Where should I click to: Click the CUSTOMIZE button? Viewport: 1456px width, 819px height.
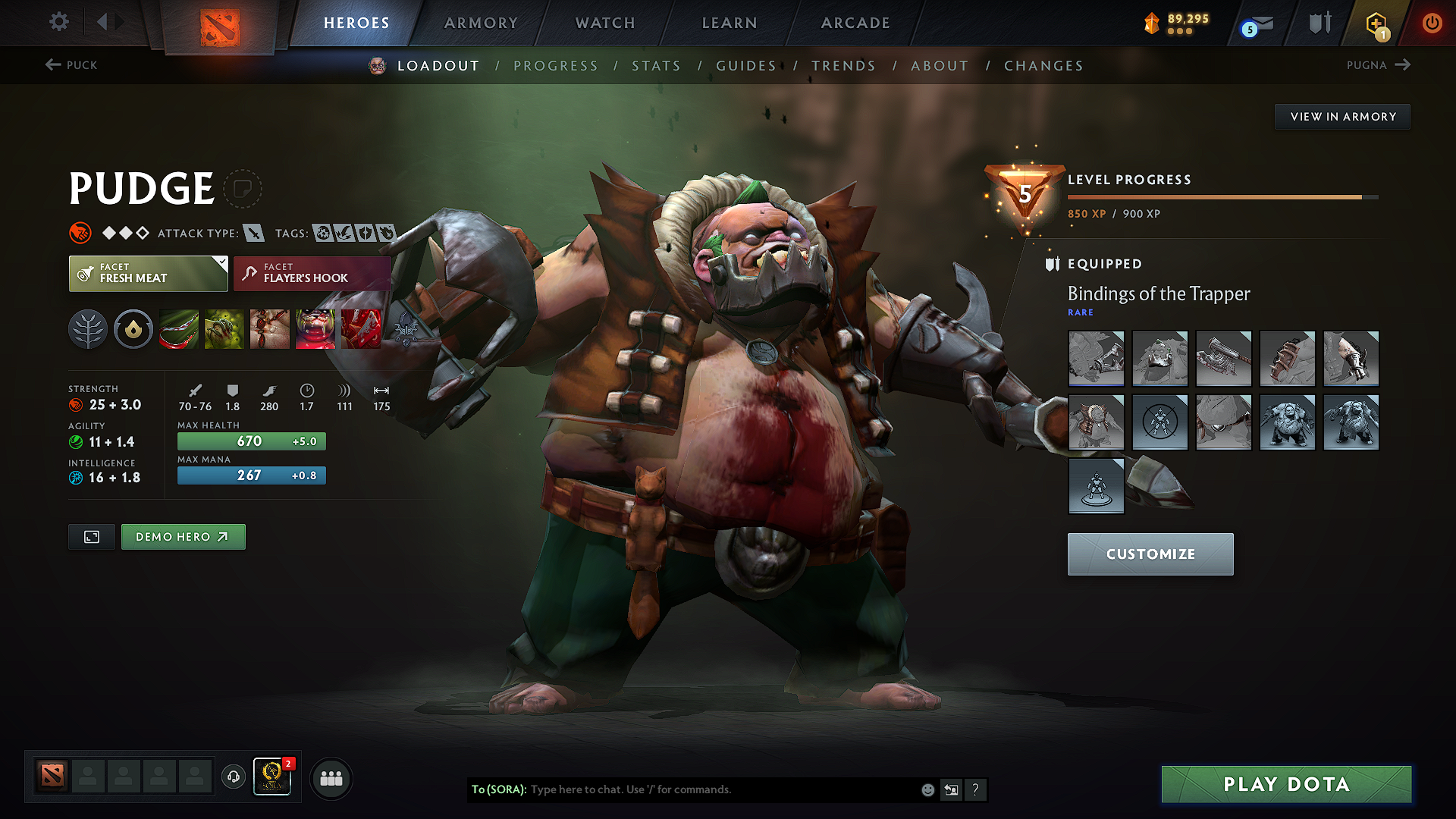point(1150,554)
